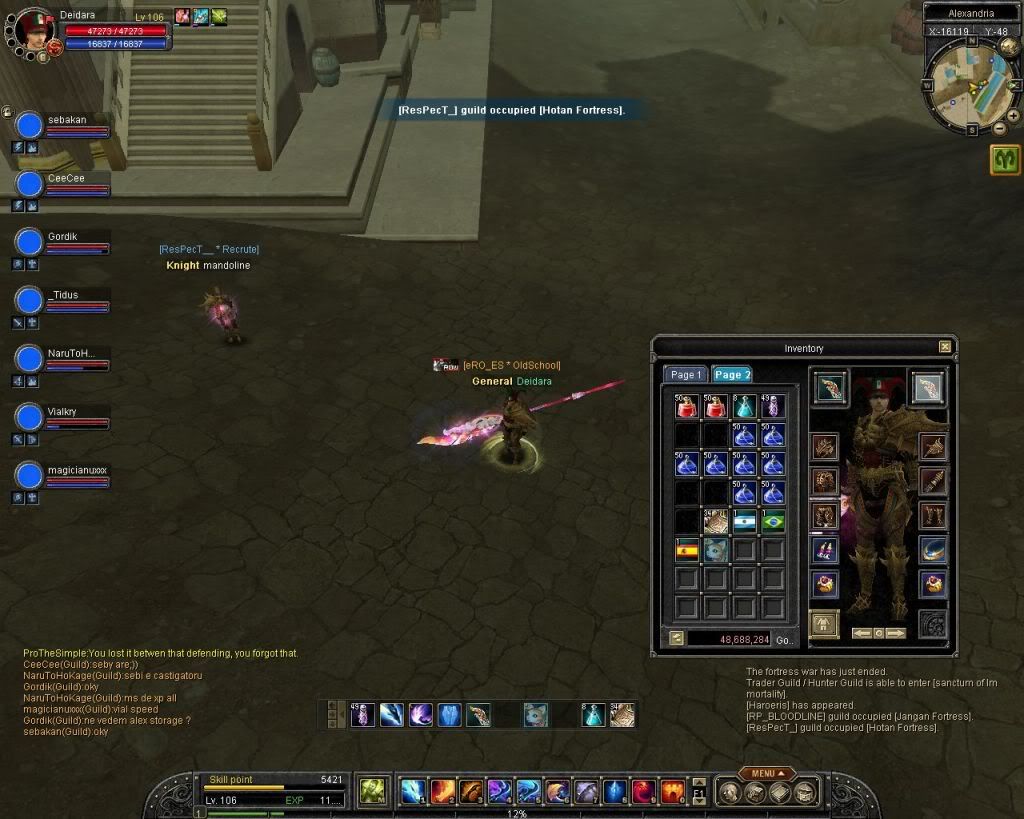Click the green ram horn icon
This screenshot has width=1024, height=819.
click(x=1005, y=159)
